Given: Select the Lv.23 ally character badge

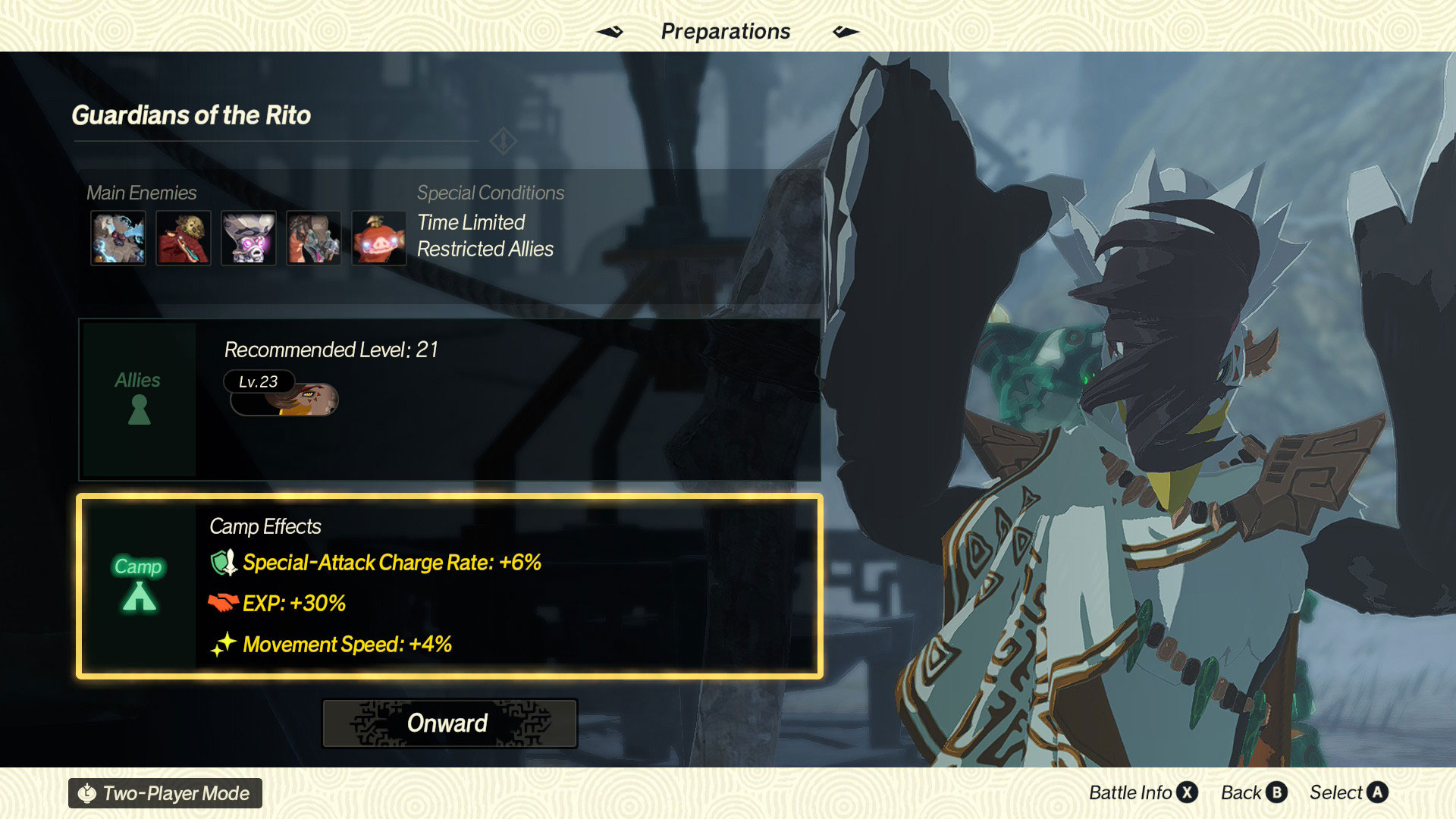Looking at the screenshot, I should click(282, 393).
